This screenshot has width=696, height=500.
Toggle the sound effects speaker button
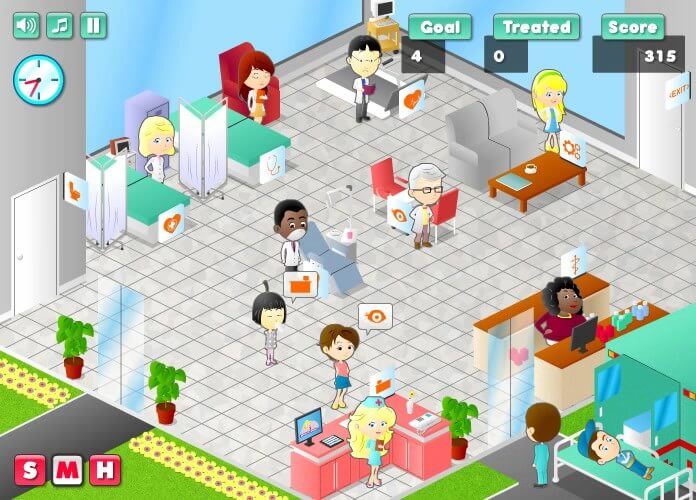click(26, 25)
